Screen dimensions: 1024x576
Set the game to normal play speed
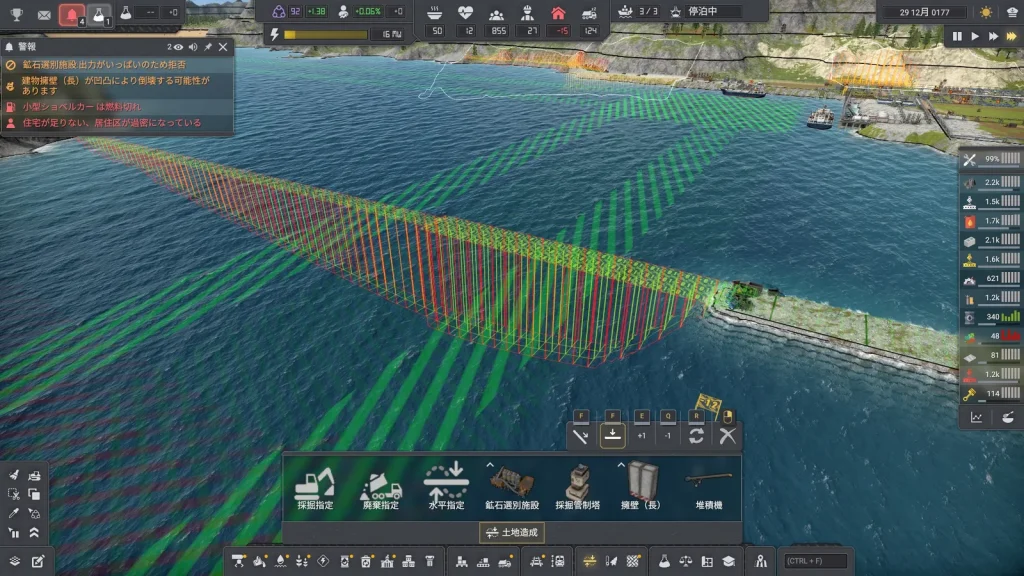(976, 36)
